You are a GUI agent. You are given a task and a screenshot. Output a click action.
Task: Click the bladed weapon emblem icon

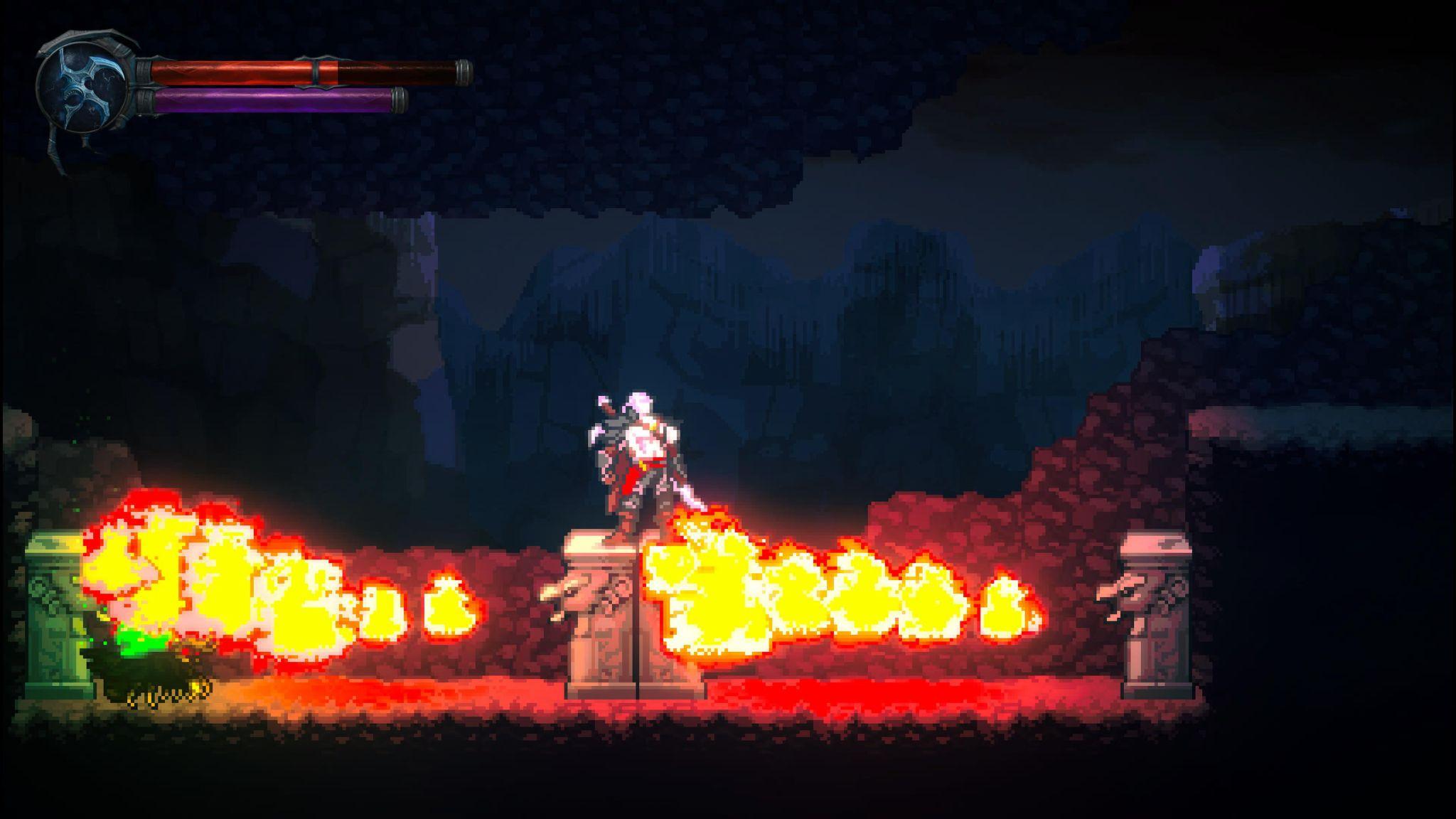82,90
